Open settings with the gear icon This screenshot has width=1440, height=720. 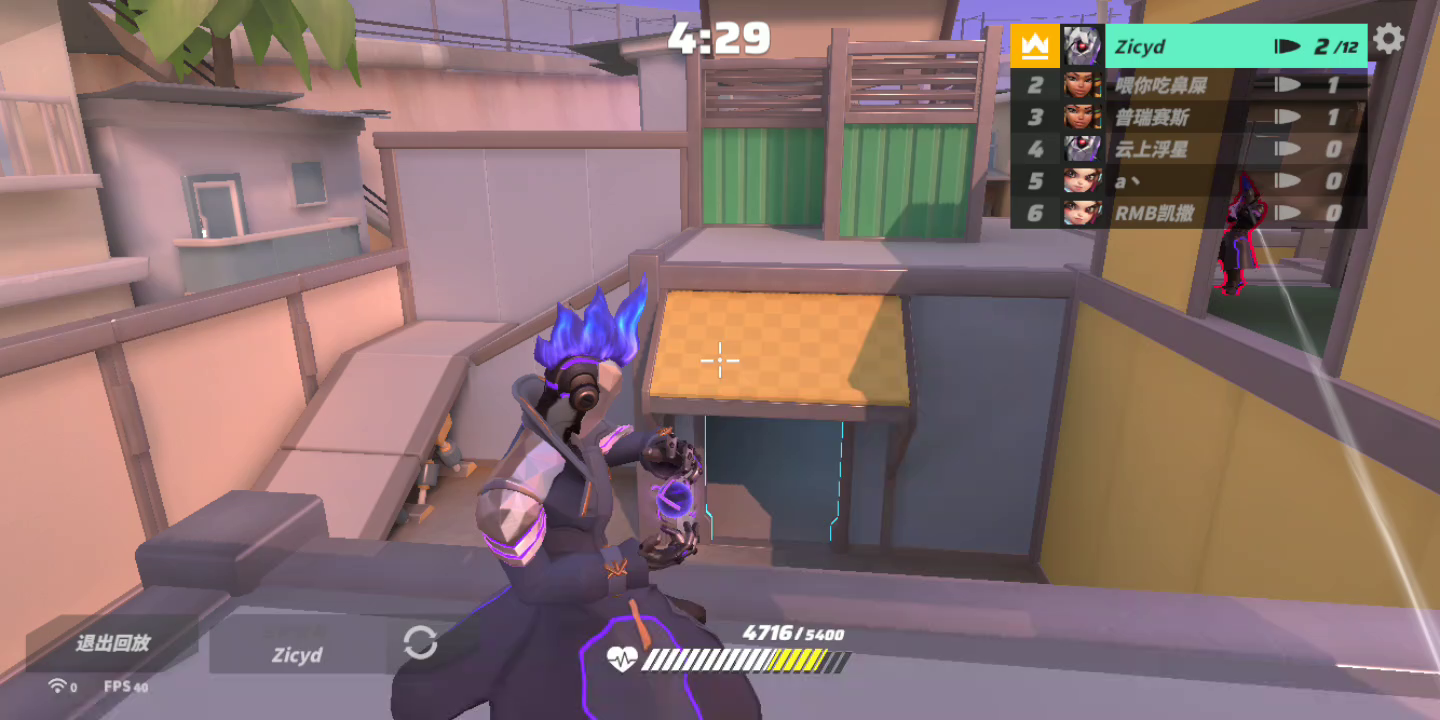click(1388, 40)
